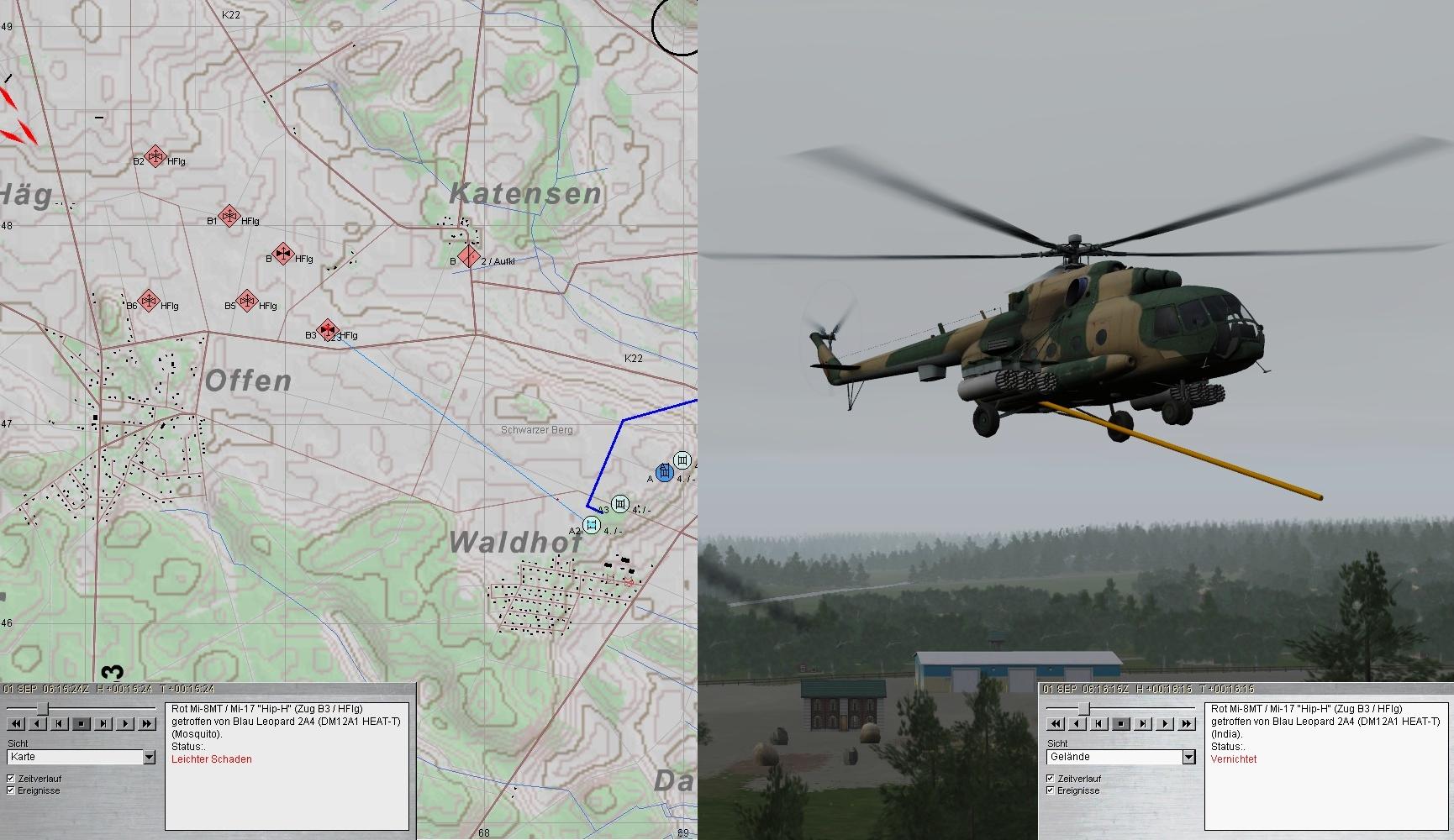Step to previous event in the Gelände panel
Image resolution: width=1454 pixels, height=840 pixels.
pyautogui.click(x=1099, y=723)
